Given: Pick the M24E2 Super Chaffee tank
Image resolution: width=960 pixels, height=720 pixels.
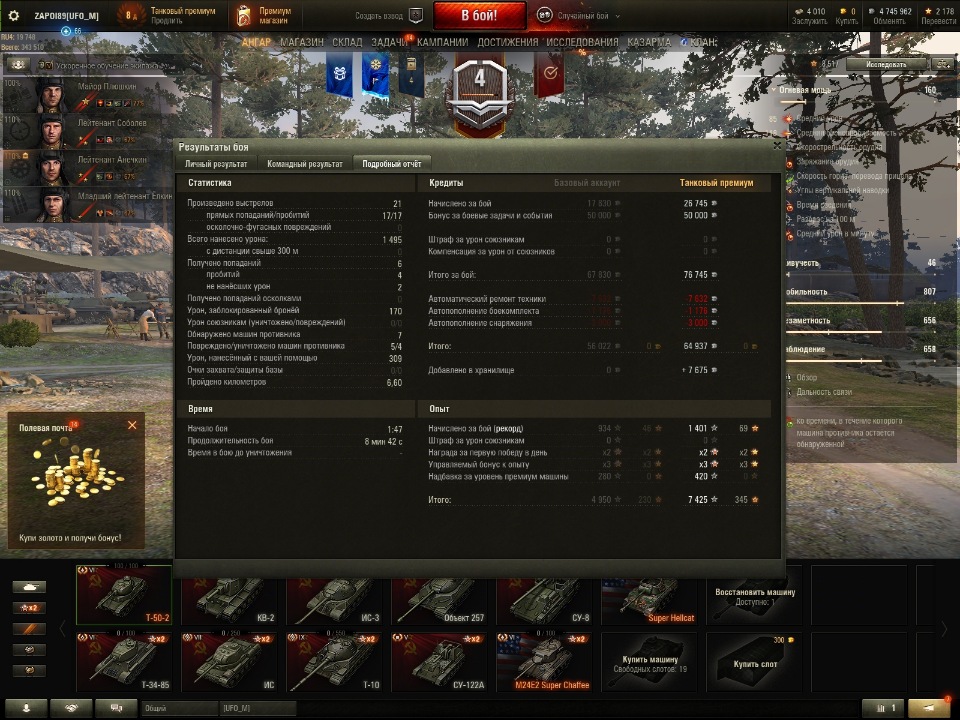Looking at the screenshot, I should 543,663.
